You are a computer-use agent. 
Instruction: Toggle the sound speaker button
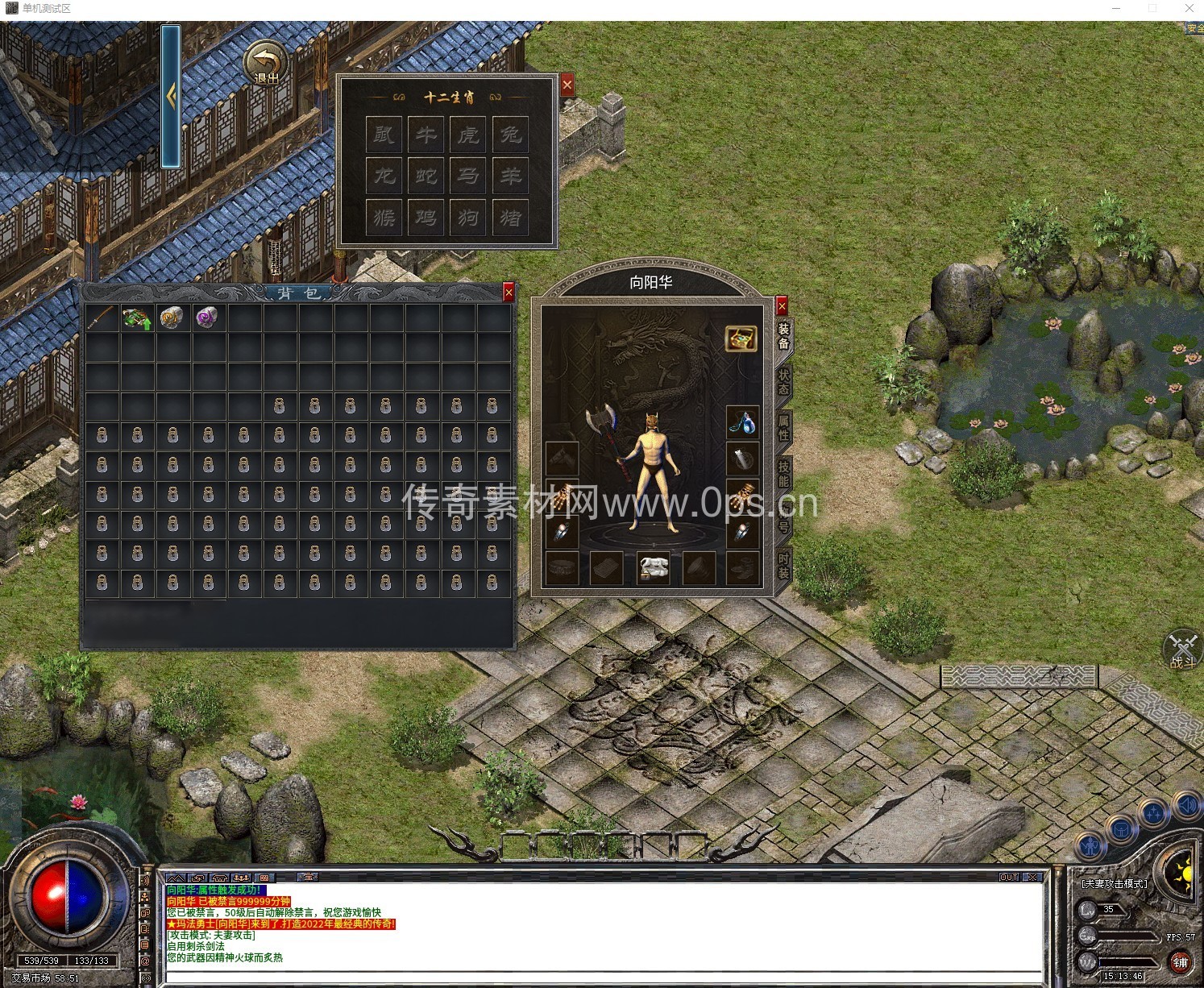point(1188,805)
